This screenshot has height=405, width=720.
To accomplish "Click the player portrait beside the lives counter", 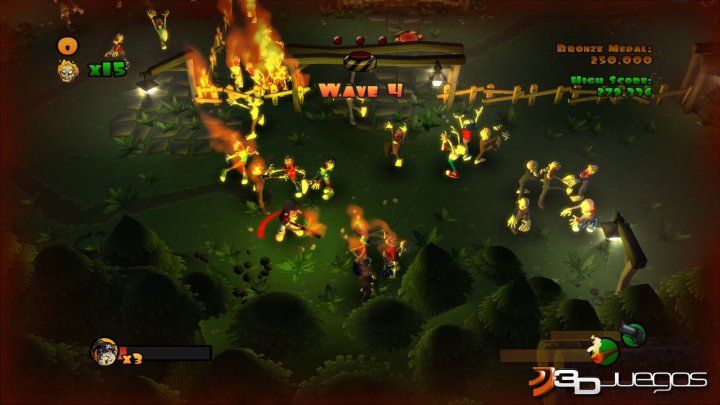I will click(104, 350).
